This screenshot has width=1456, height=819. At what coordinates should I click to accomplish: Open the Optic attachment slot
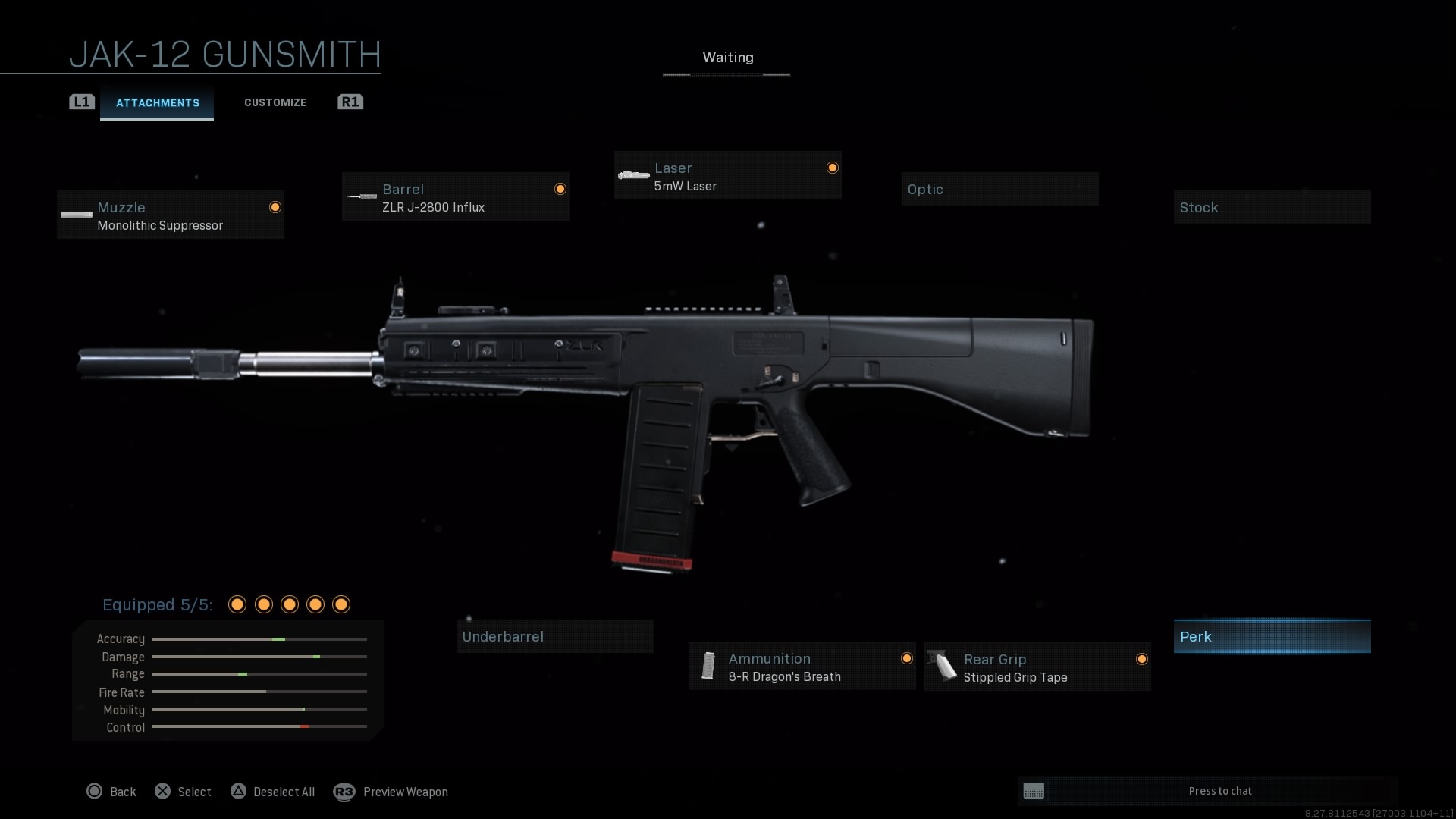coord(999,189)
